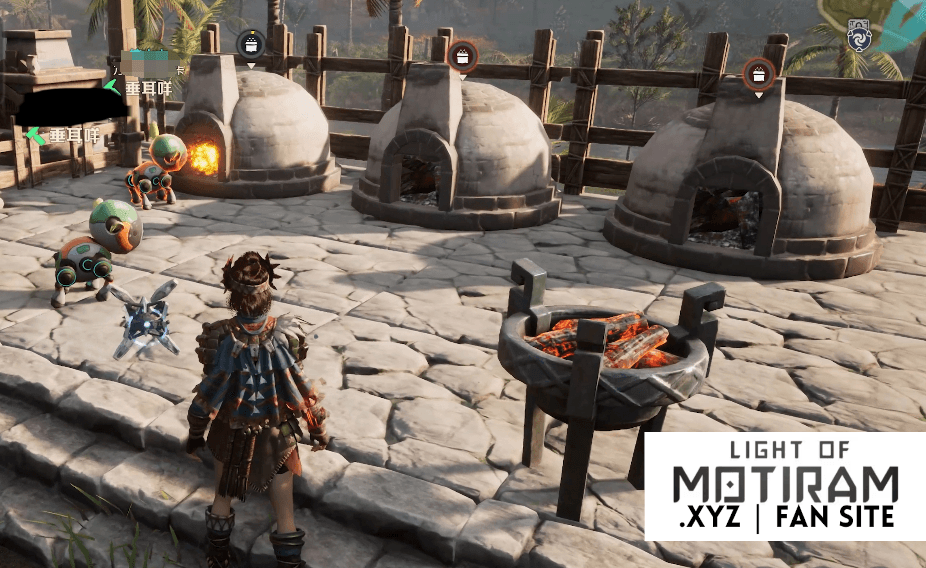The image size is (926, 568).
Task: Select the white-ringed pot marker above the lit kiln
Action: 250,44
